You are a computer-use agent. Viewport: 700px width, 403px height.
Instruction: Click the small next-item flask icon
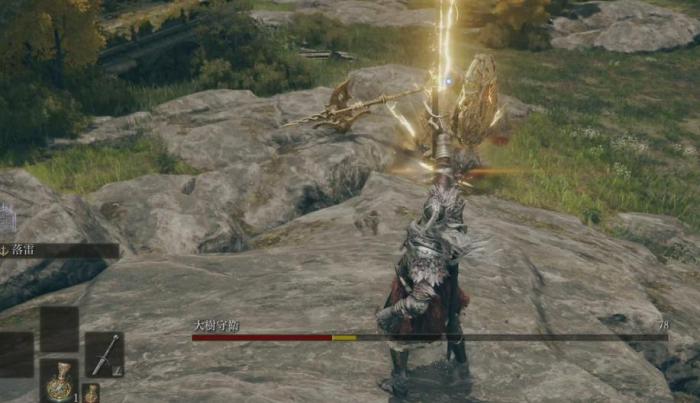91,392
